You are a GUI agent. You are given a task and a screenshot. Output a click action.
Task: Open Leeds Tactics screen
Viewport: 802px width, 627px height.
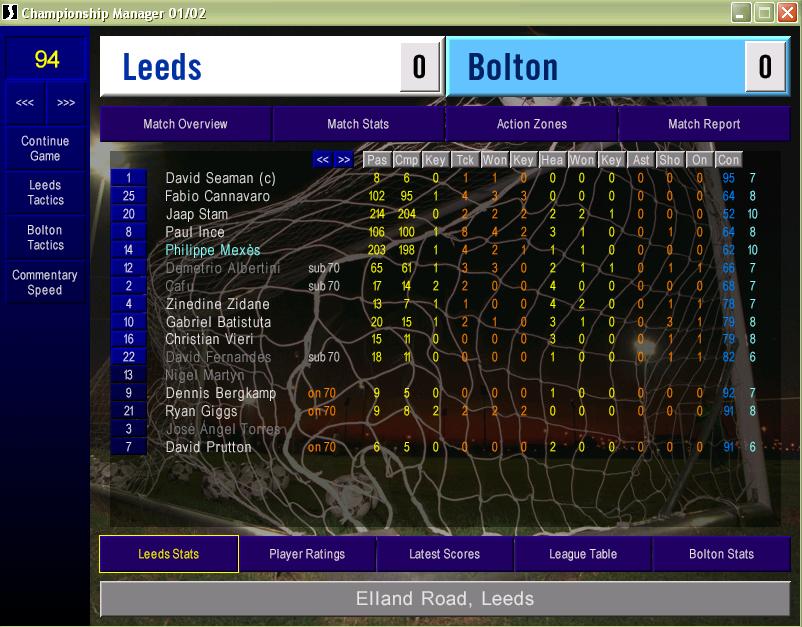click(45, 193)
